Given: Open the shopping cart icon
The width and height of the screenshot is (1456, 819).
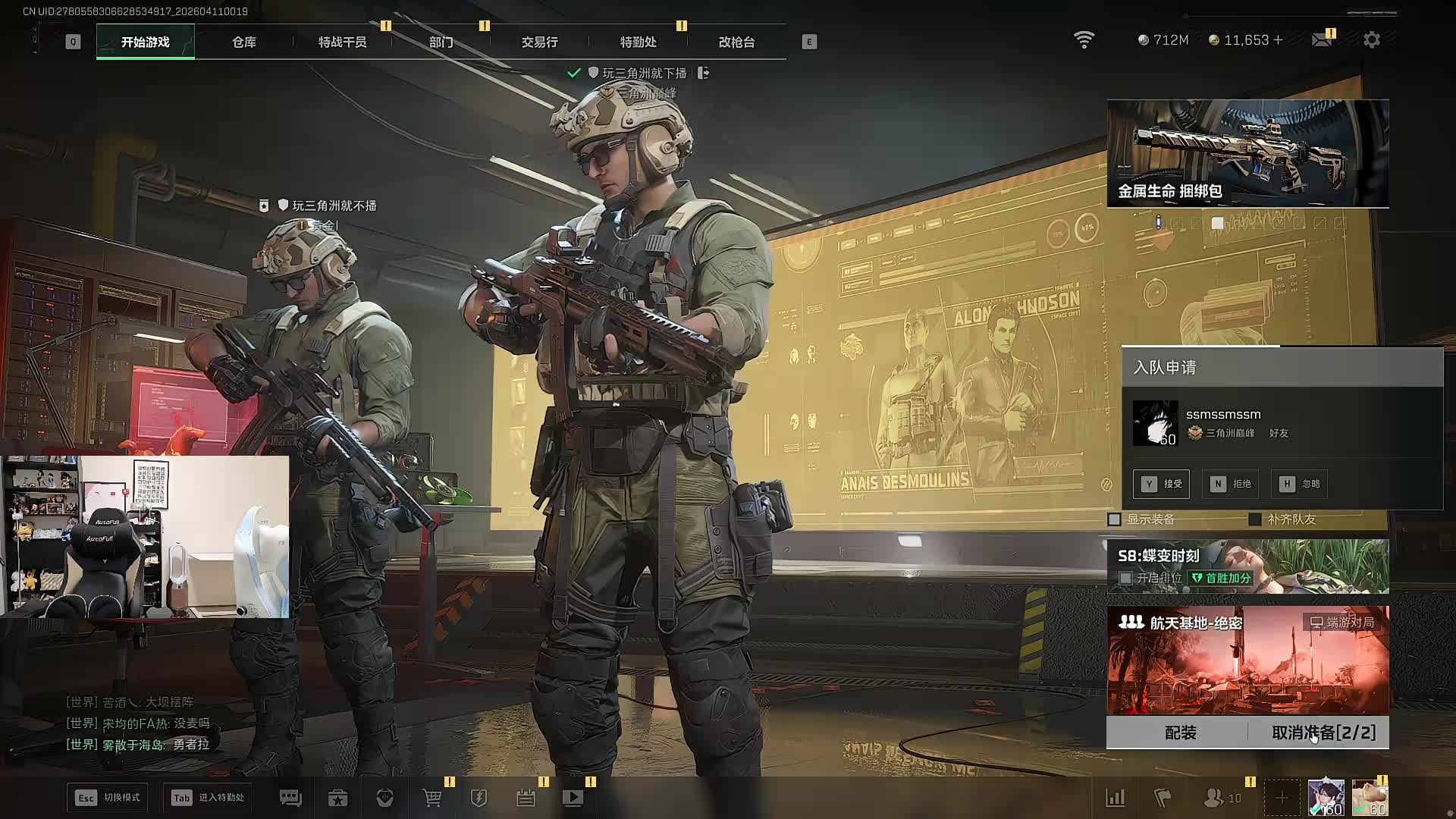Looking at the screenshot, I should click(x=432, y=798).
